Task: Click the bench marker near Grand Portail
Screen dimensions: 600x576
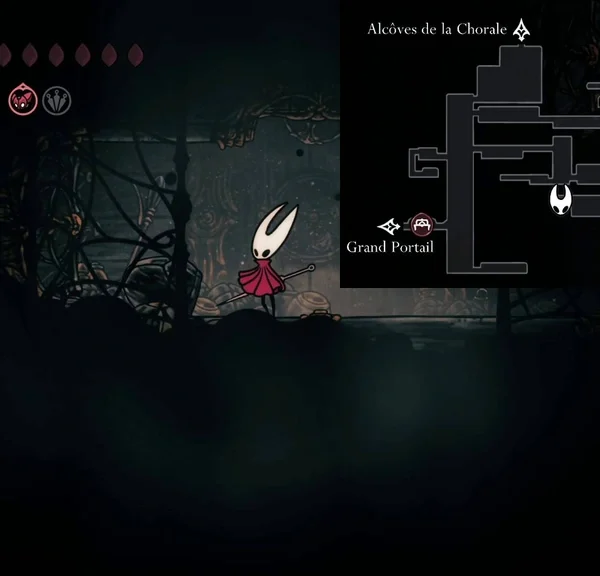Action: pyautogui.click(x=422, y=226)
